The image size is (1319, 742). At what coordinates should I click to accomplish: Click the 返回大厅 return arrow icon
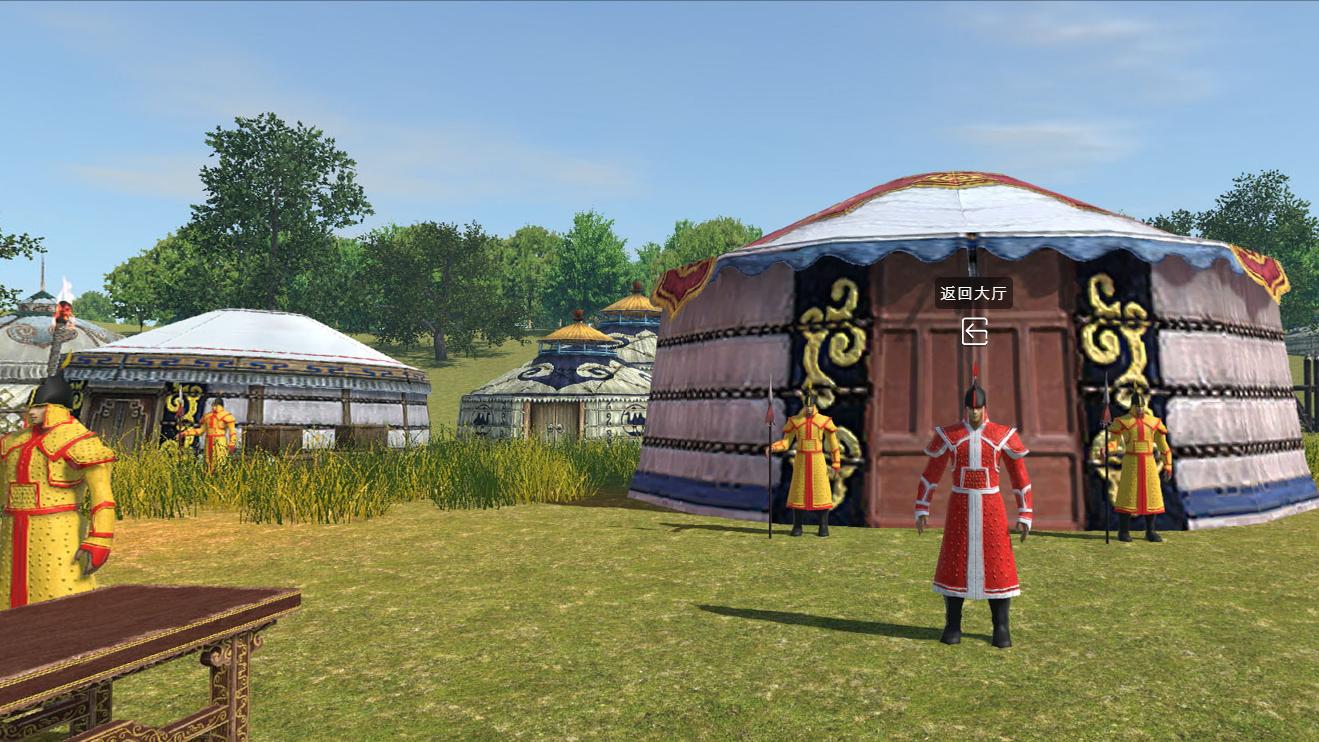(974, 331)
